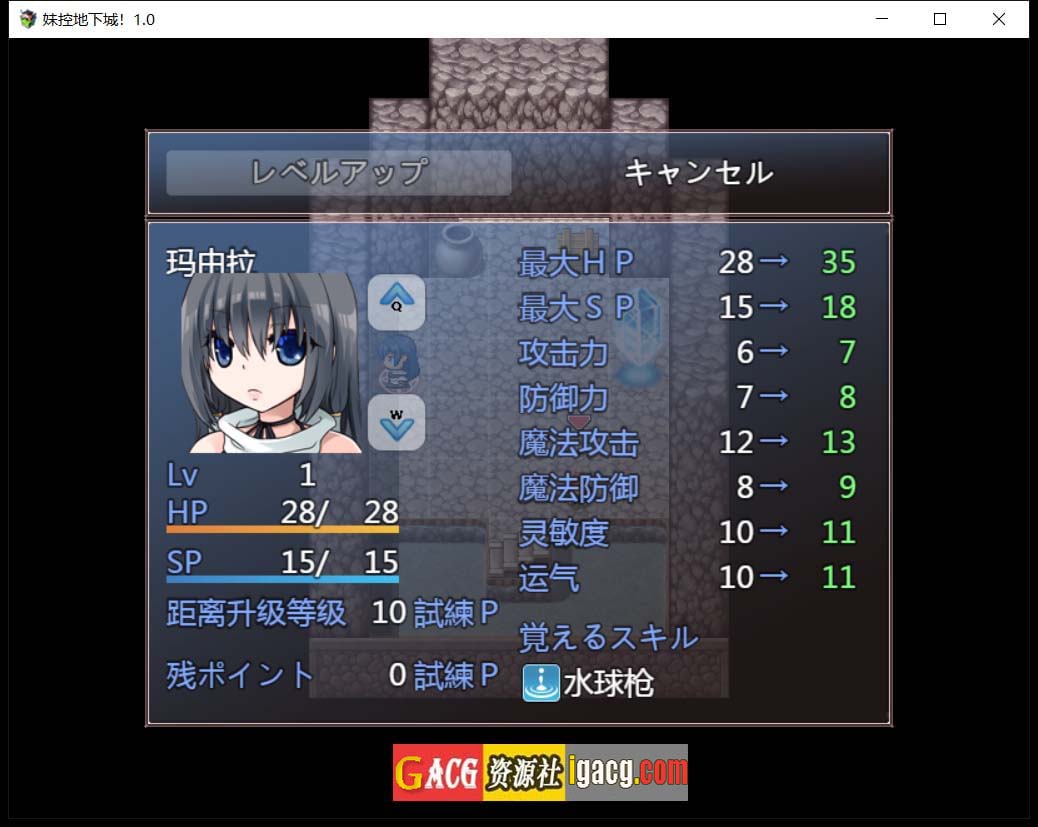Click the up arrow Q character switcher
The width and height of the screenshot is (1038, 827).
(396, 301)
